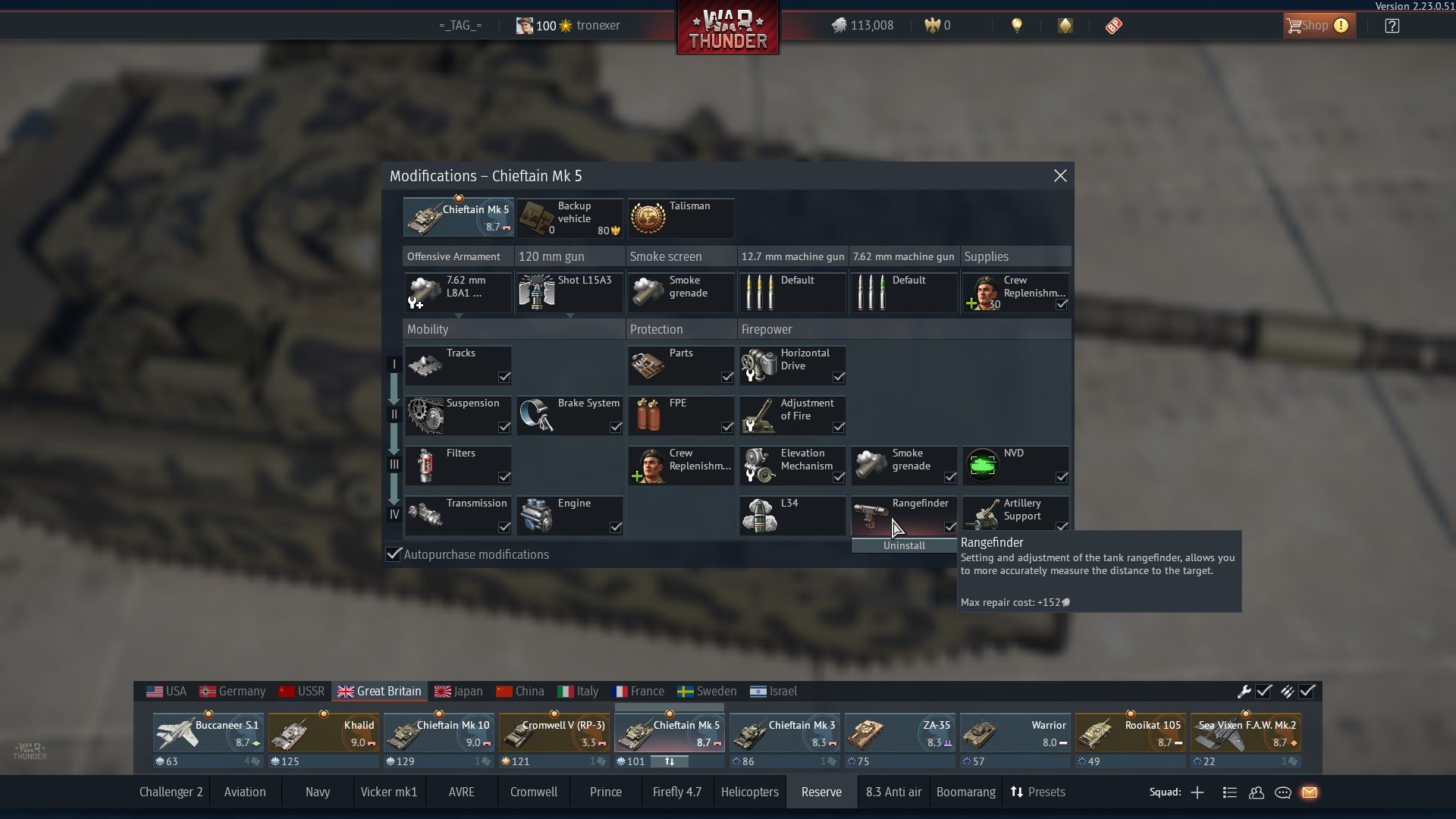Toggle the FPE installed checkbox

coord(726,428)
